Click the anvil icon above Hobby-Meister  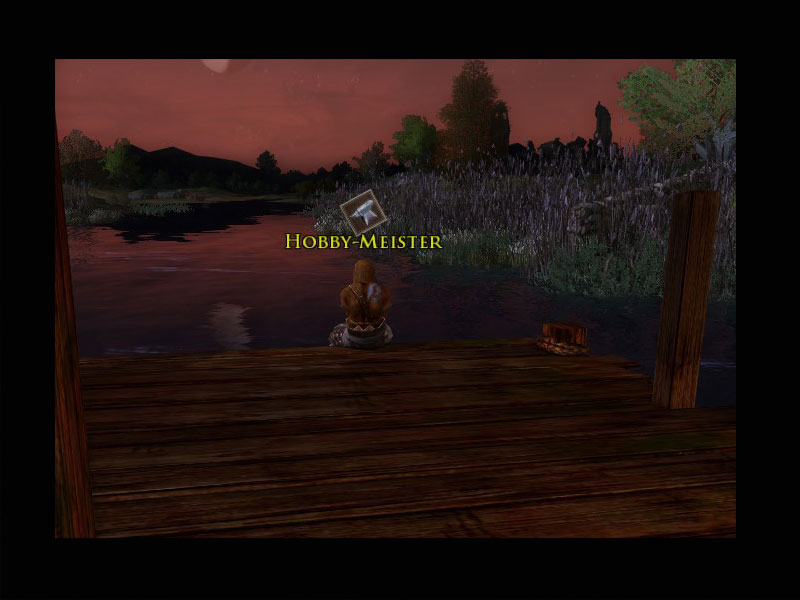point(363,211)
